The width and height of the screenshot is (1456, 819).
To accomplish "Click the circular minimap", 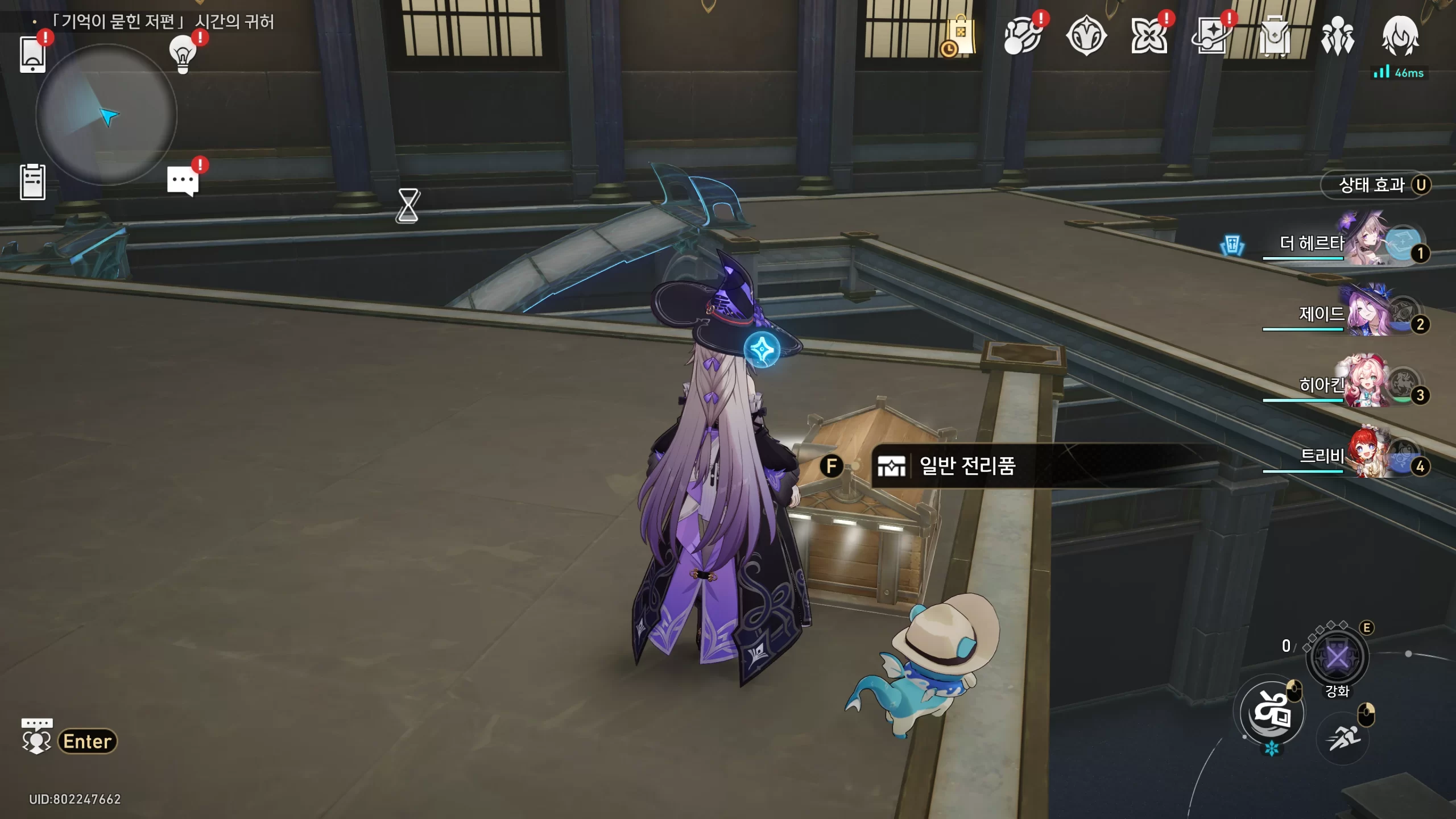I will click(106, 115).
